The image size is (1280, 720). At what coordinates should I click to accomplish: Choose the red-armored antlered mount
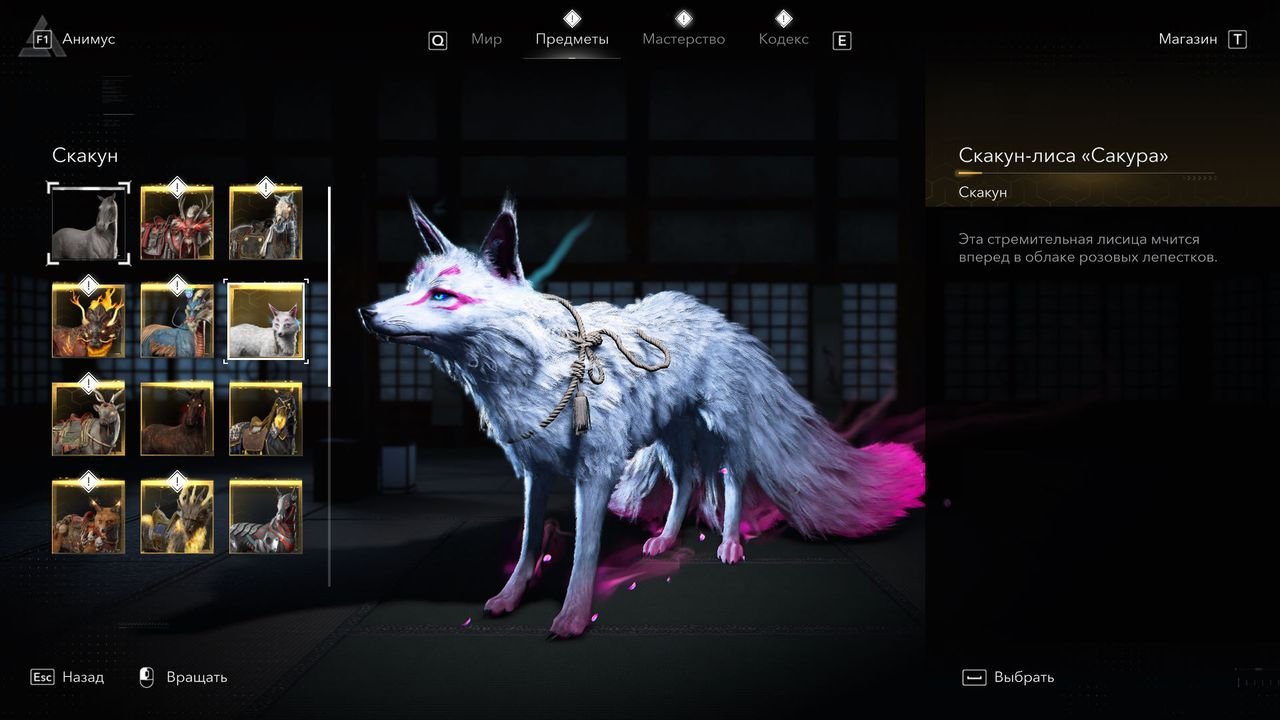click(x=177, y=223)
